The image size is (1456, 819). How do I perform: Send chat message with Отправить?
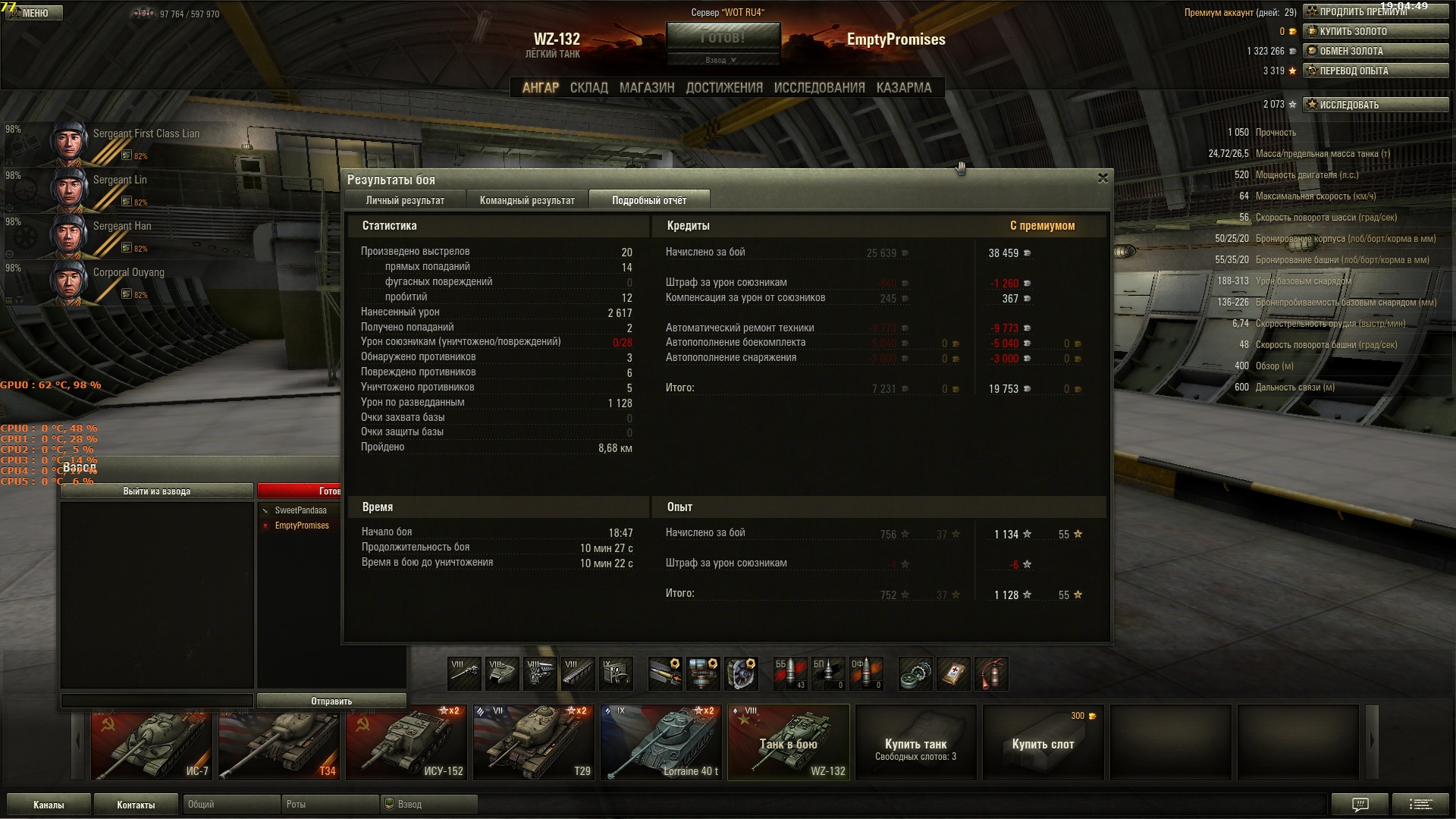[331, 701]
